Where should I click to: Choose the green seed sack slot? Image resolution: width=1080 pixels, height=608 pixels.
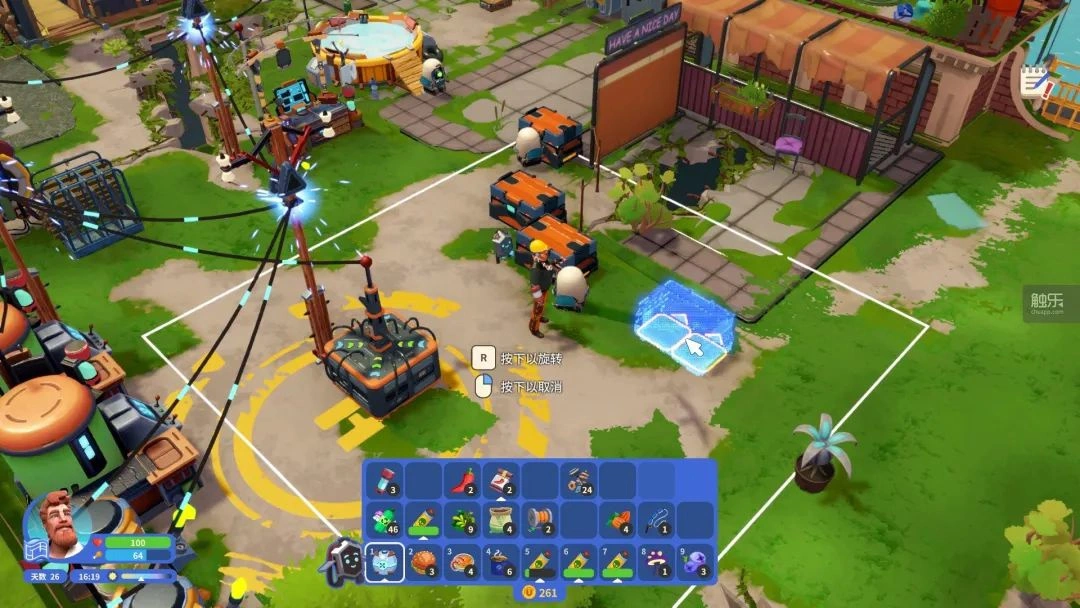(x=501, y=520)
